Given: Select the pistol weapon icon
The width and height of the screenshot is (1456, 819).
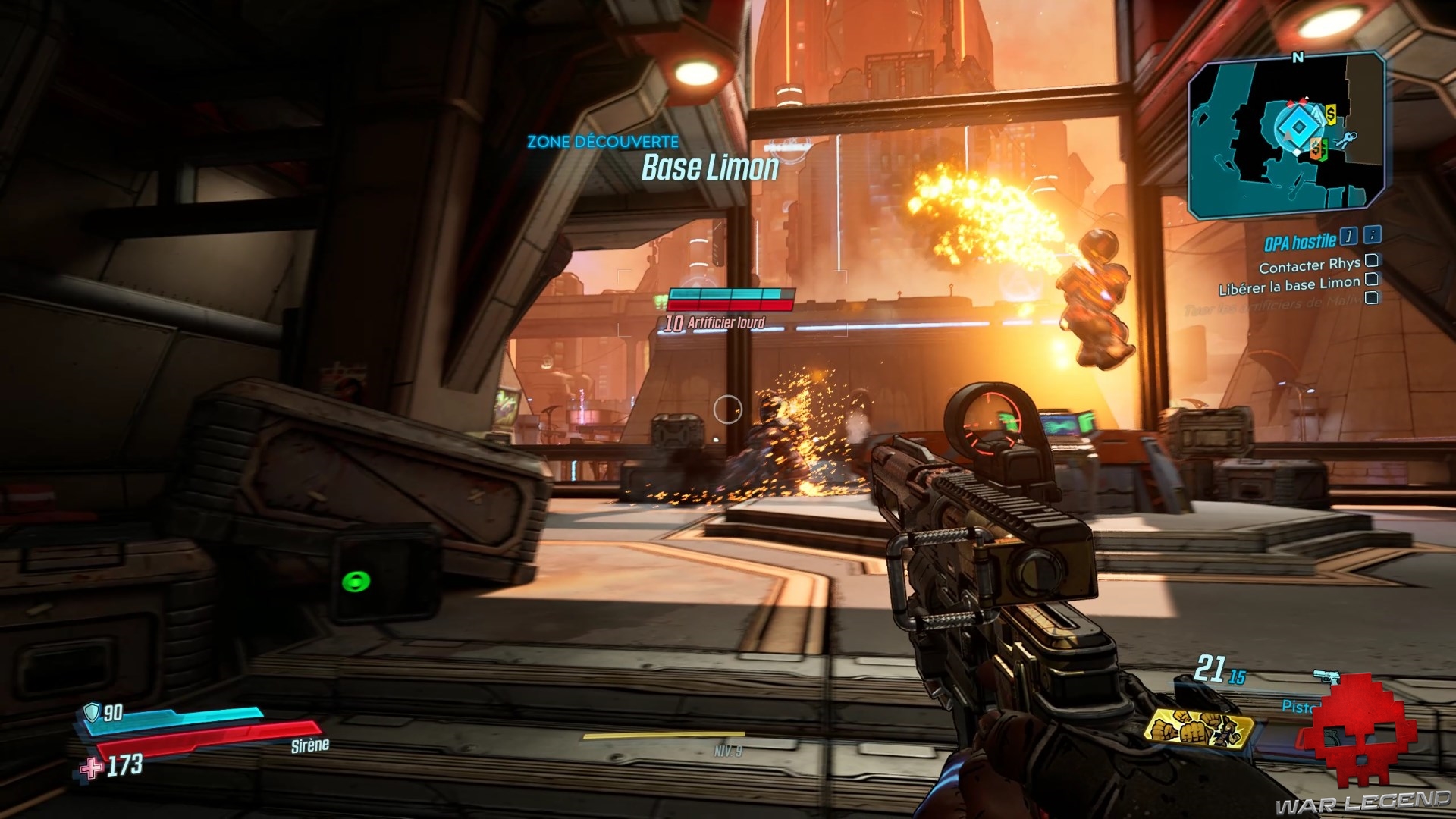Looking at the screenshot, I should point(1327,676).
